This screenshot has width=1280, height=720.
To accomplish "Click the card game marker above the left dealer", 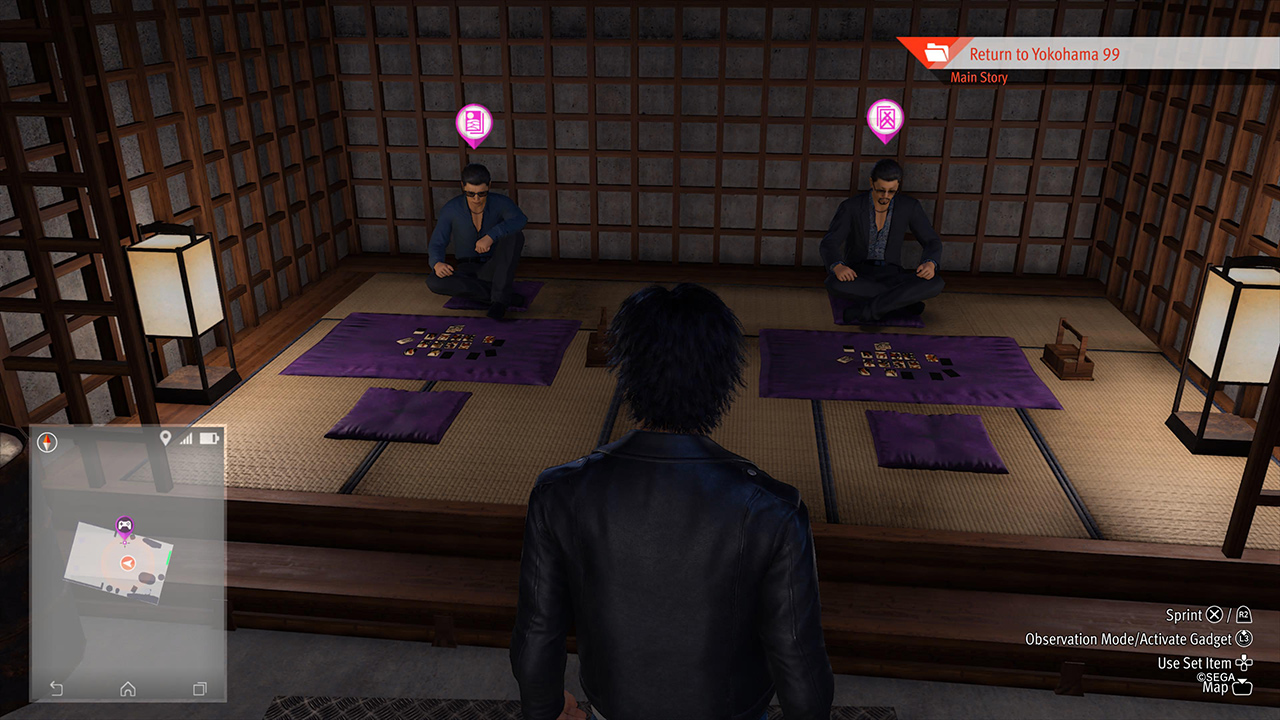I will click(x=473, y=124).
